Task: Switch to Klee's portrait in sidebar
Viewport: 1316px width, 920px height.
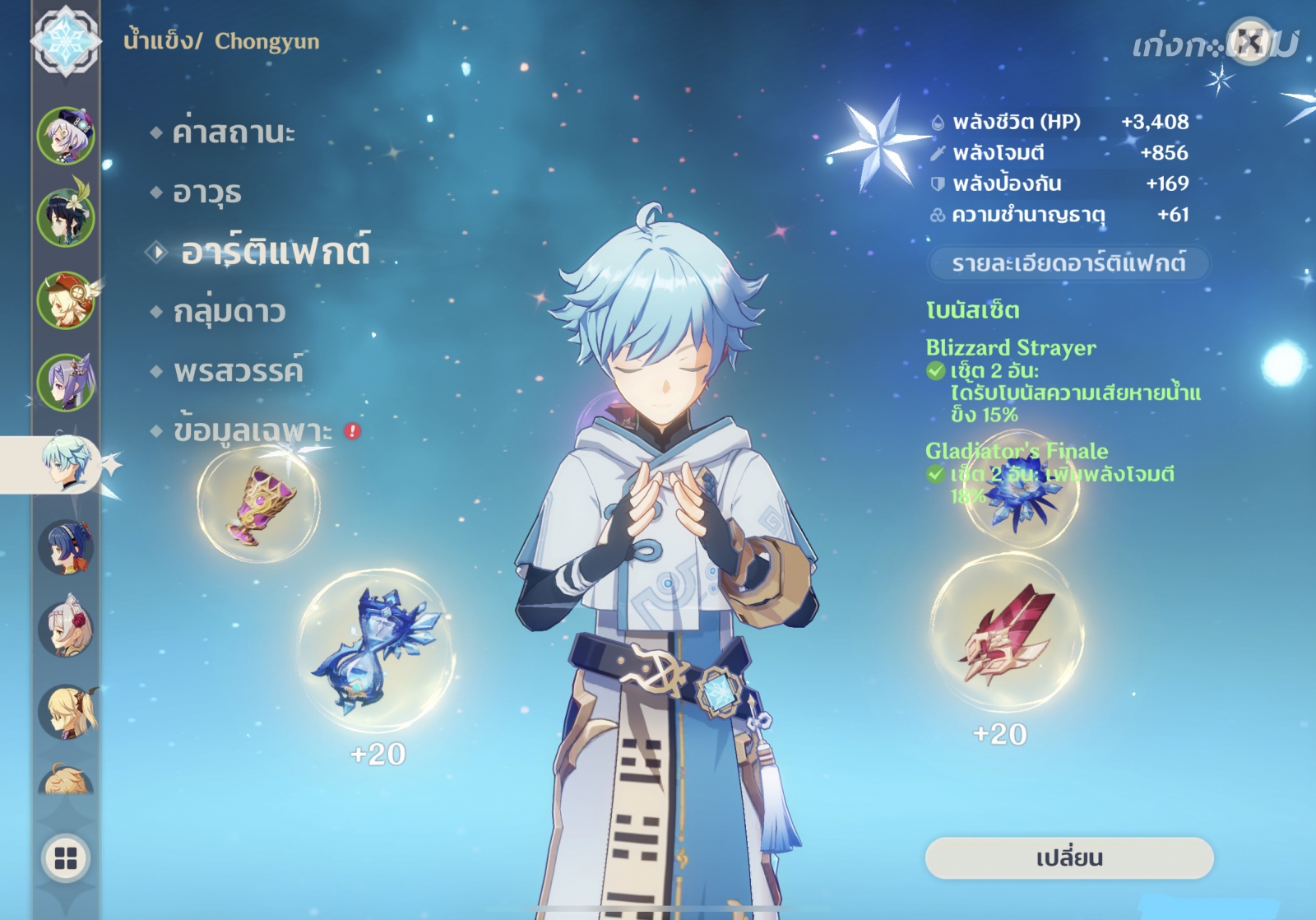Action: pos(66,300)
